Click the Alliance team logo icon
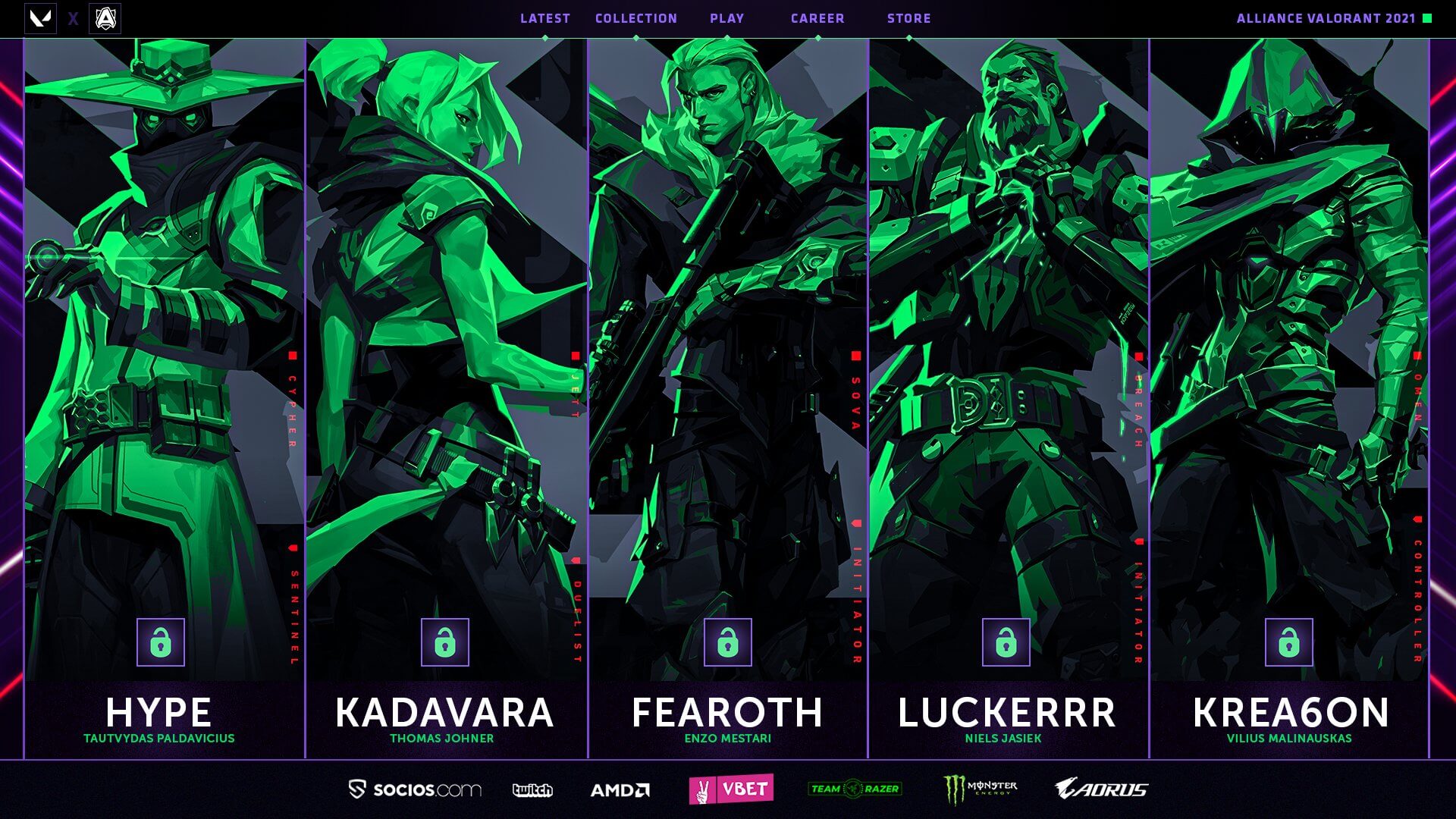 [x=106, y=17]
